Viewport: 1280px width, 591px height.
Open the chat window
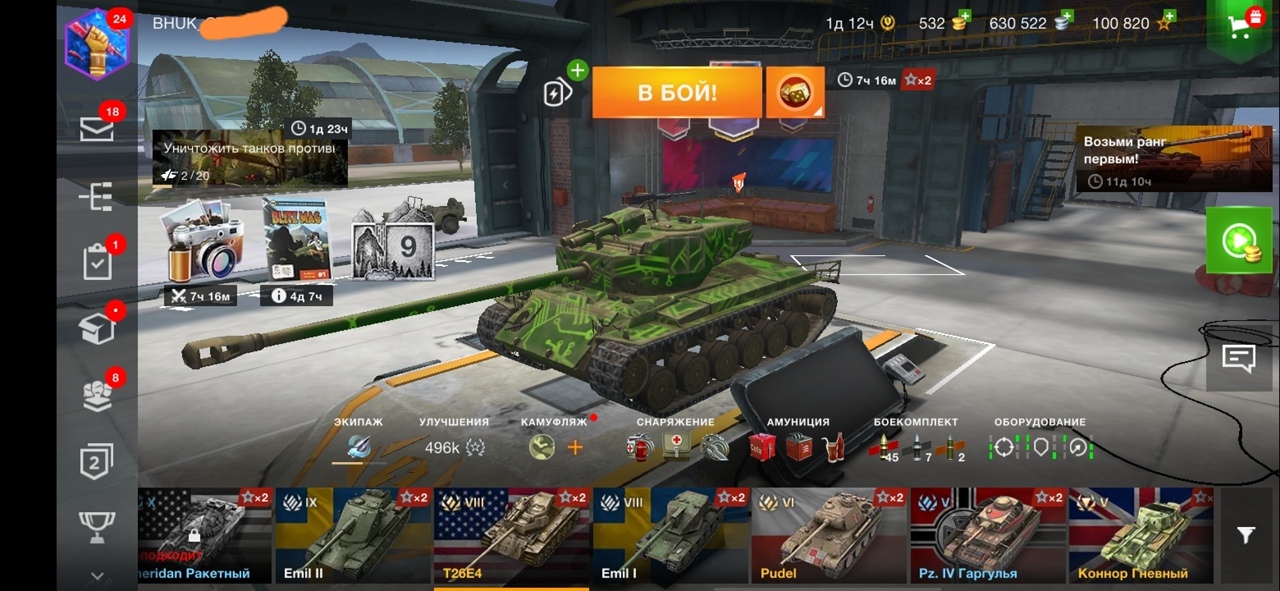[1239, 358]
